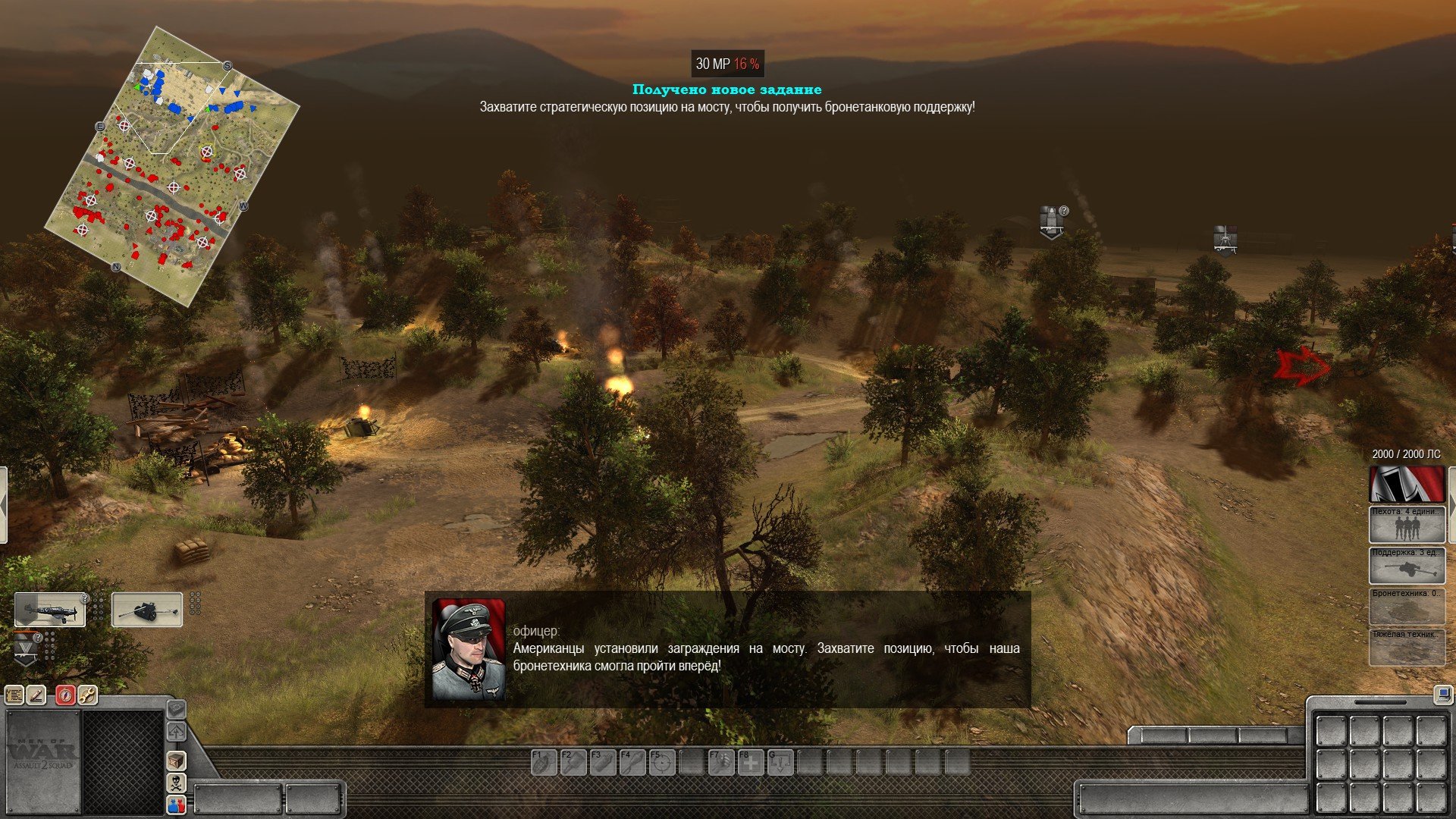
Task: Open the Поддержка reinforcements category
Action: [x=1407, y=566]
